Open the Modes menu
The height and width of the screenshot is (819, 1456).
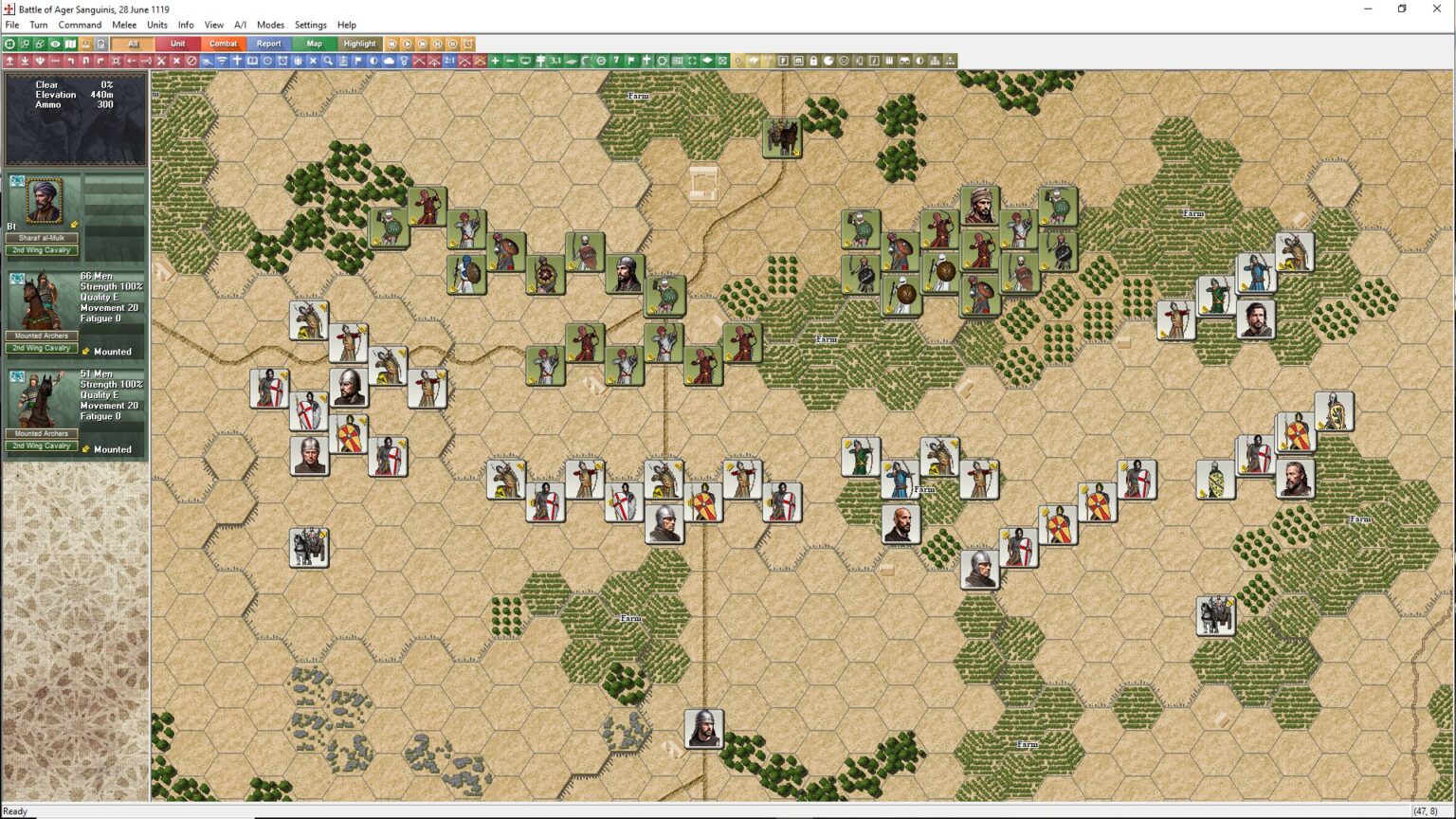click(271, 25)
